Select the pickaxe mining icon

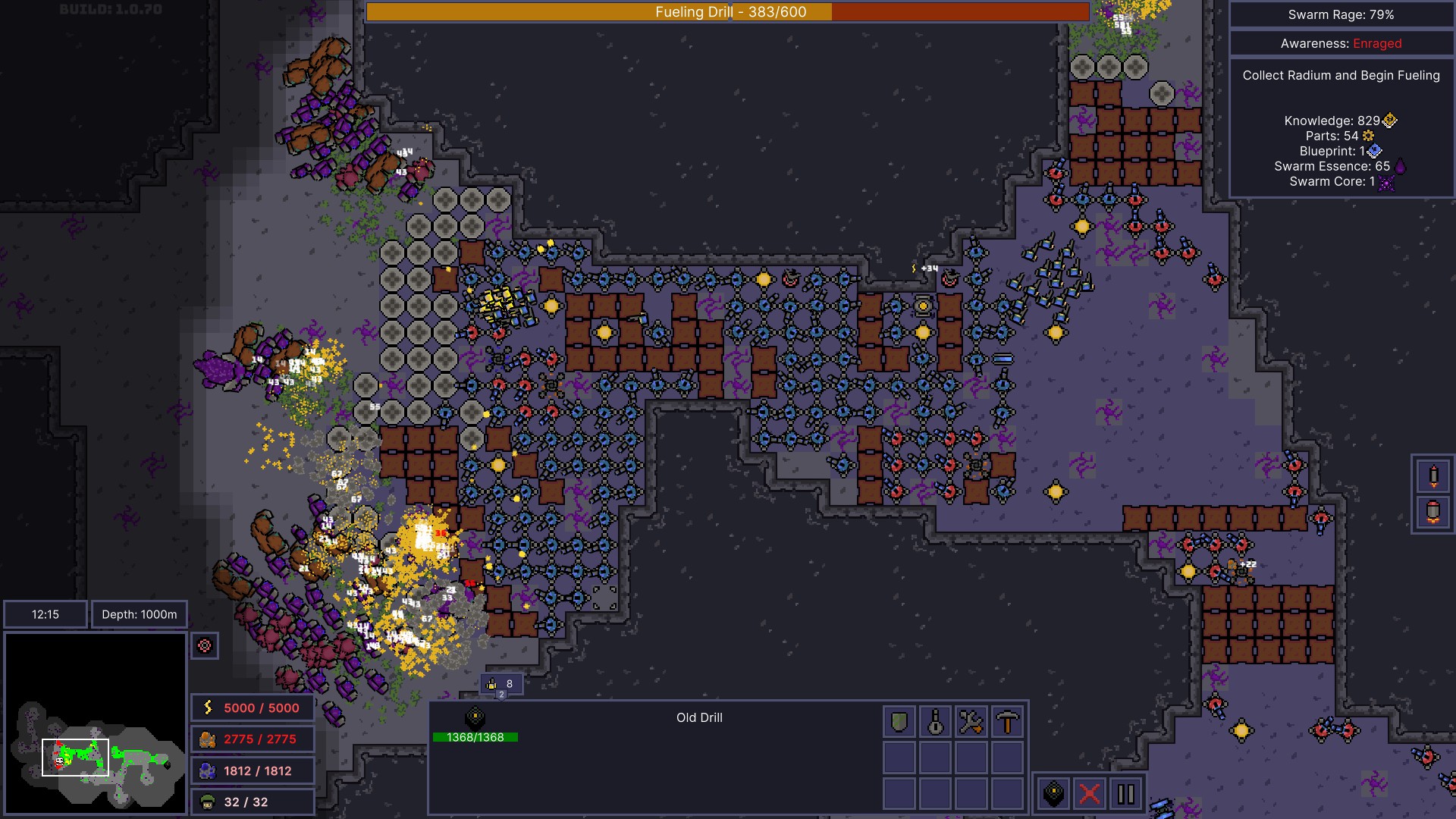point(1007,722)
